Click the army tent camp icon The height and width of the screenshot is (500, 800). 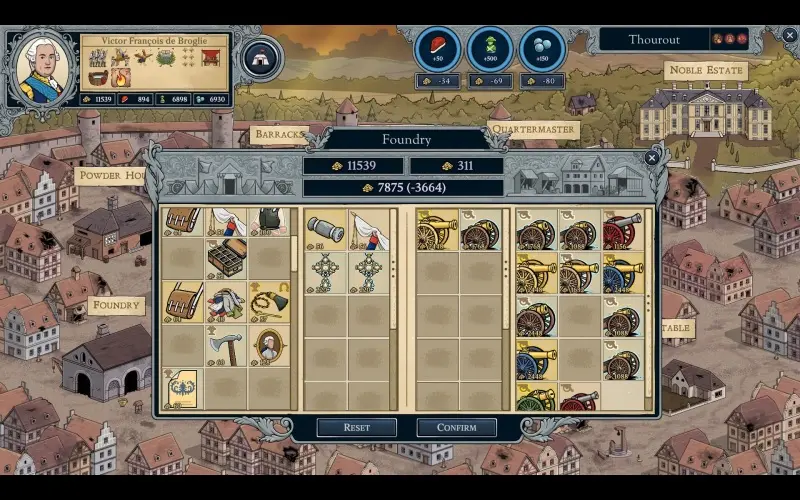click(x=261, y=58)
